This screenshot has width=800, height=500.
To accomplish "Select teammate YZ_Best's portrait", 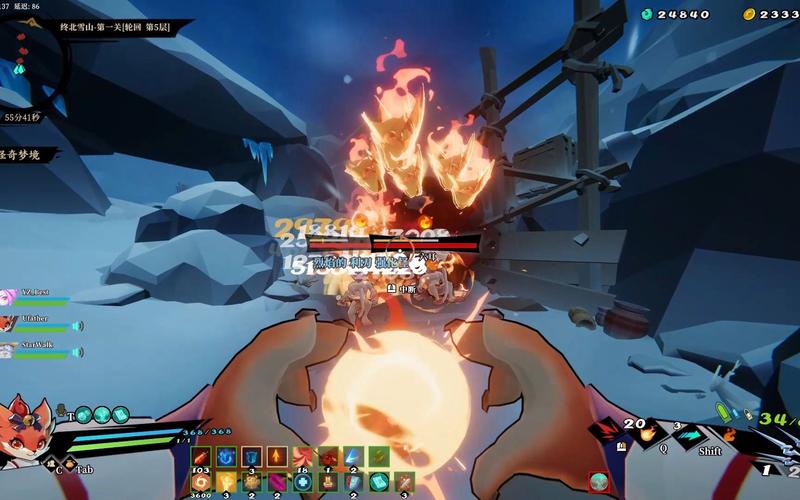I will 8,297.
